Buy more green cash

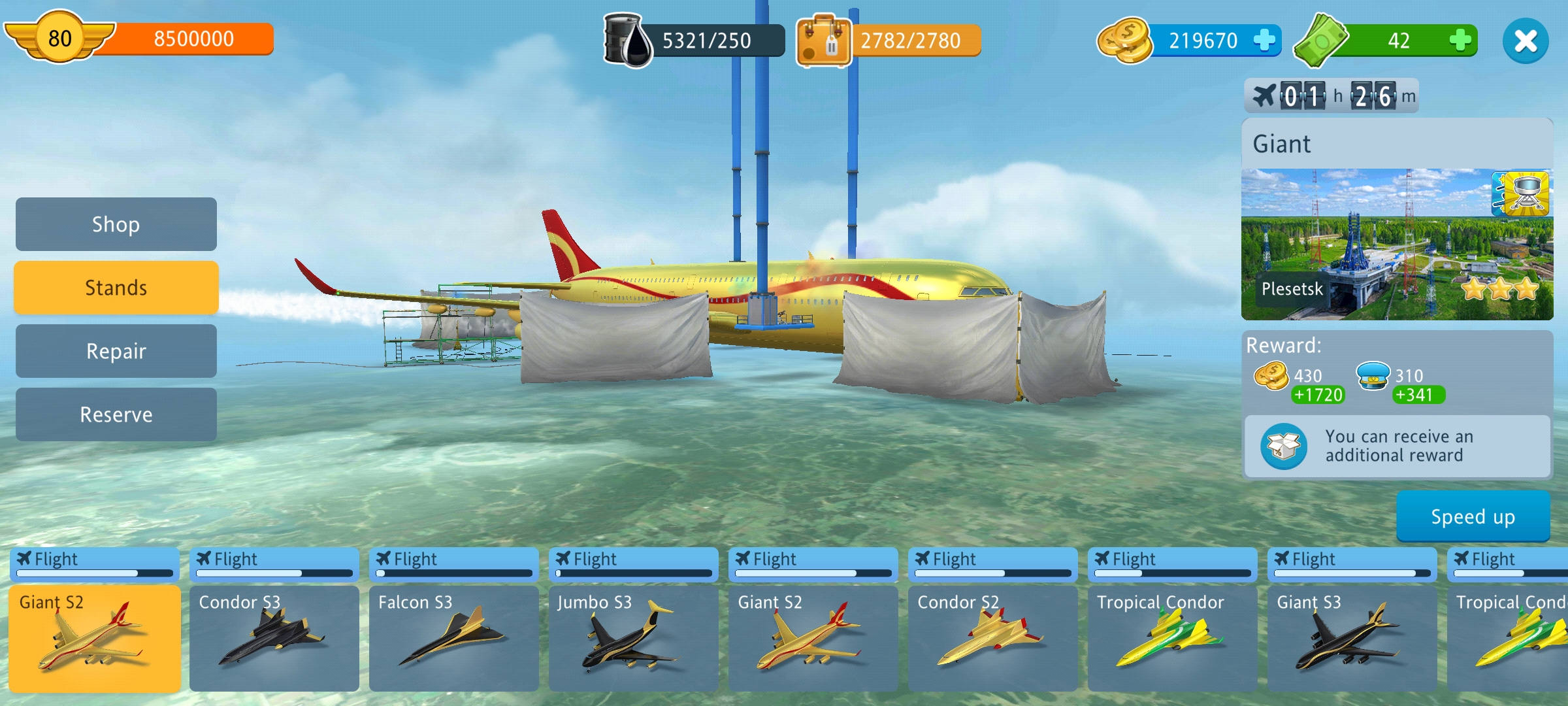[x=1460, y=41]
